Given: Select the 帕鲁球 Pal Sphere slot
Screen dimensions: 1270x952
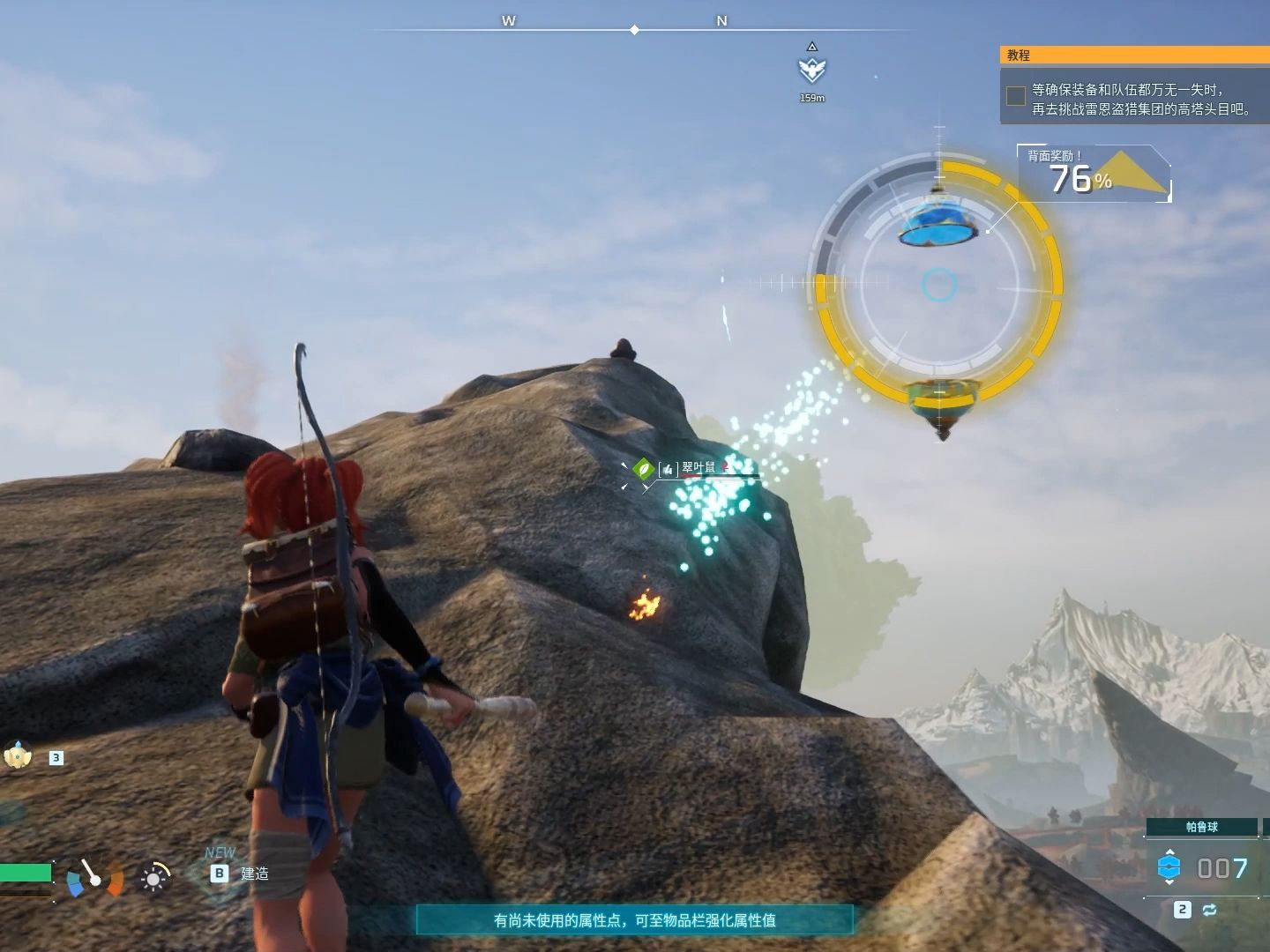Looking at the screenshot, I should point(1201,827).
